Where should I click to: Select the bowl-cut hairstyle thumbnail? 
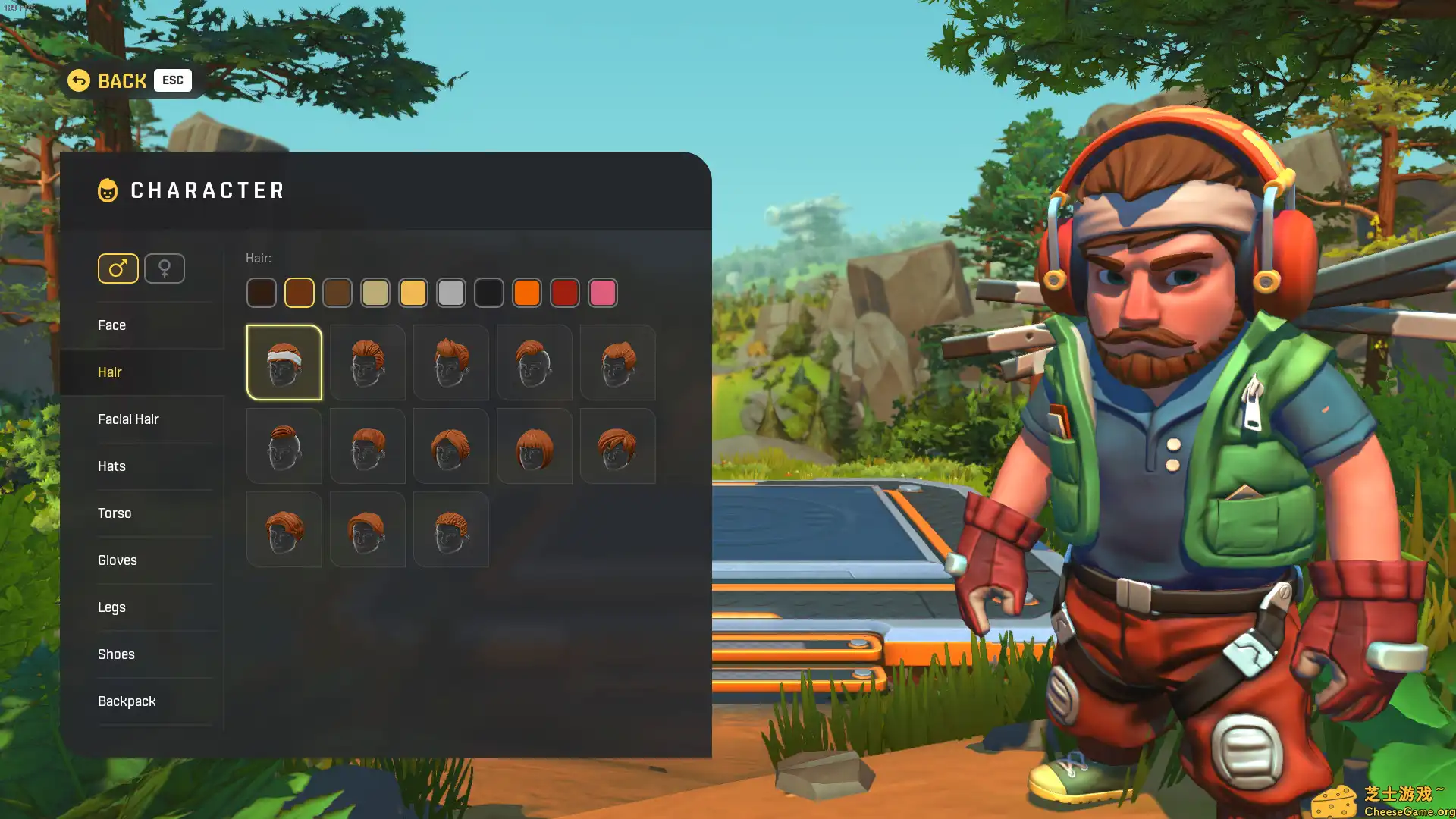(x=534, y=446)
